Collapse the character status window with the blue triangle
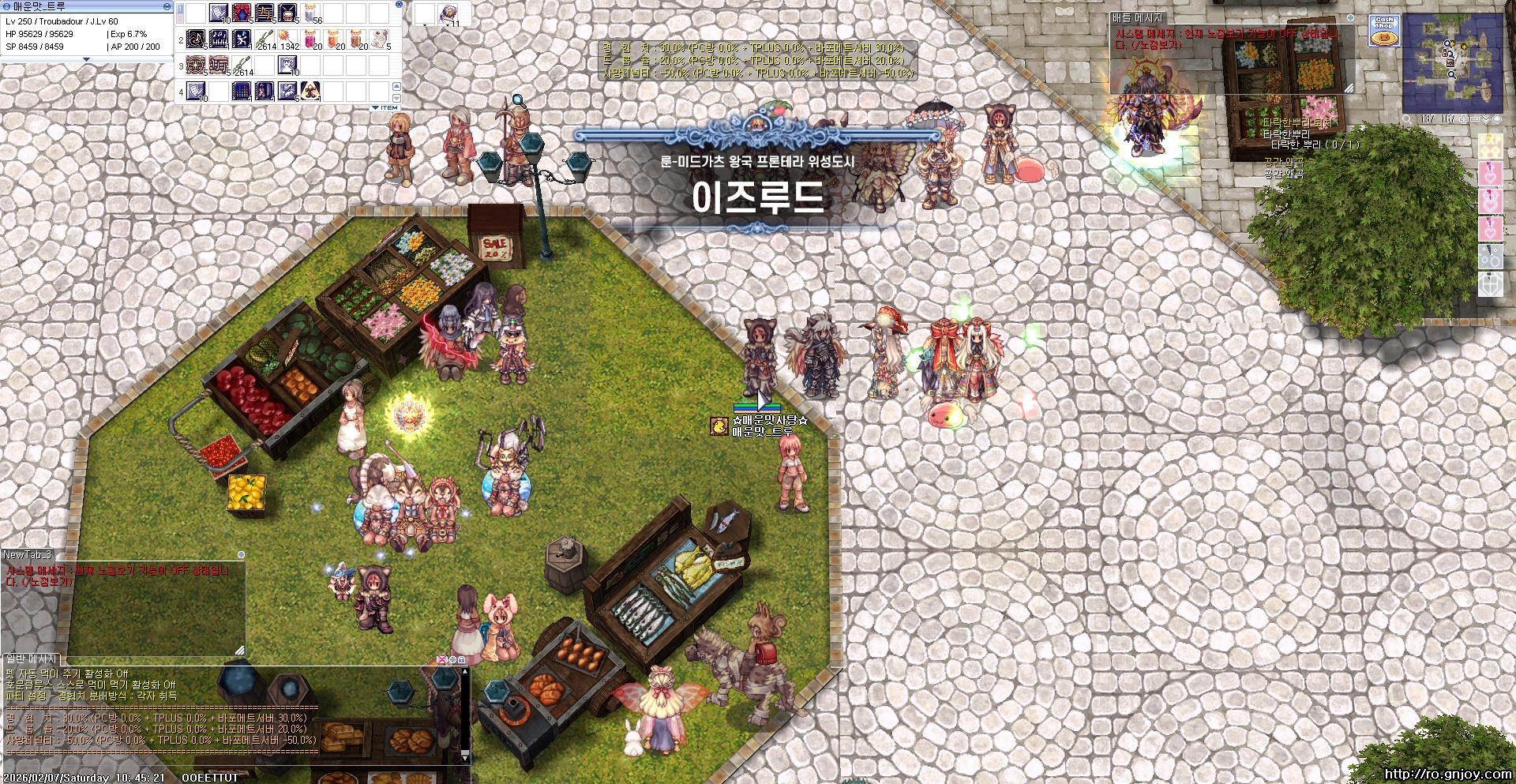Image resolution: width=1516 pixels, height=784 pixels. point(86,59)
